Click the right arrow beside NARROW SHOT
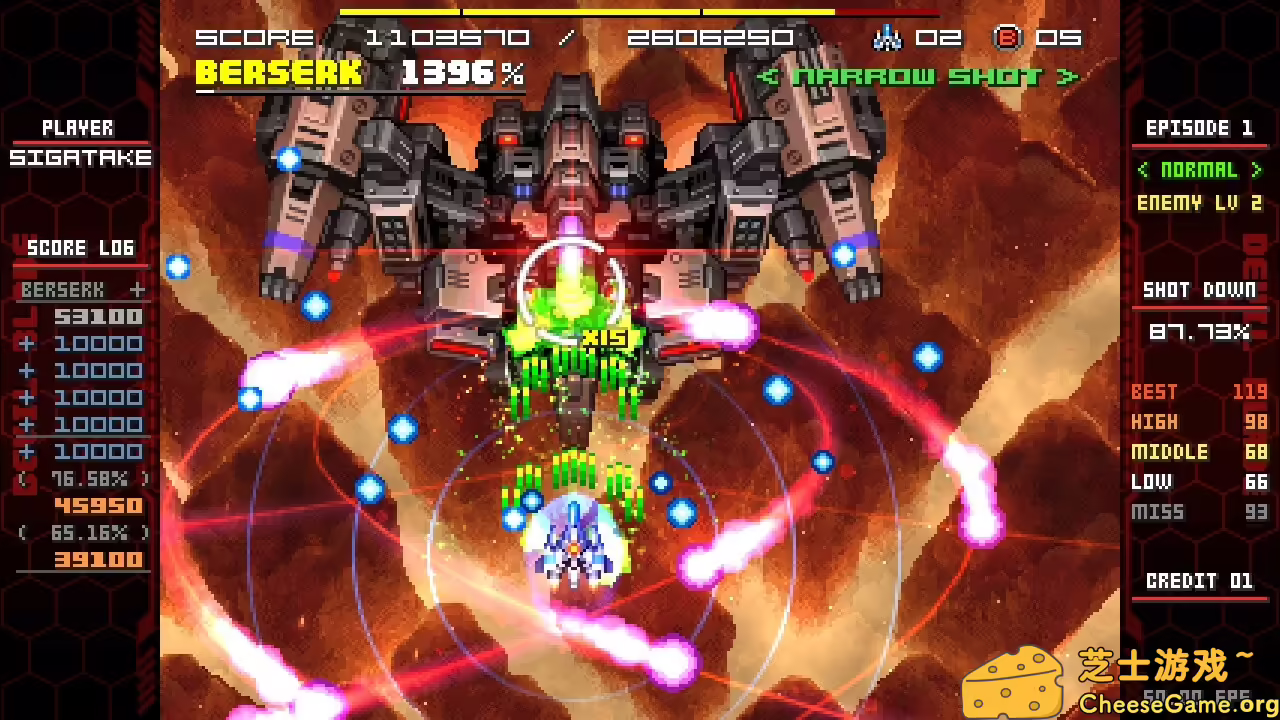 tap(1068, 76)
